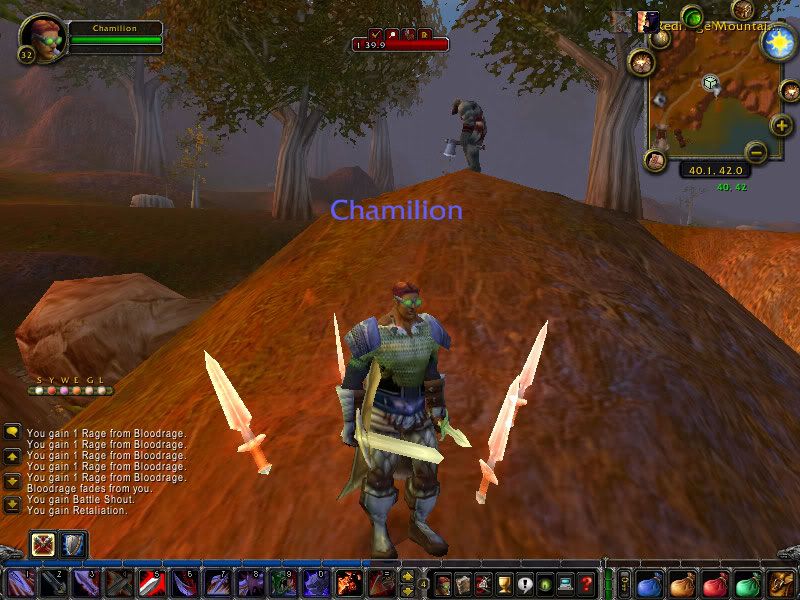Open the chat menu speech bubble button
Image resolution: width=800 pixels, height=600 pixels.
12,431
